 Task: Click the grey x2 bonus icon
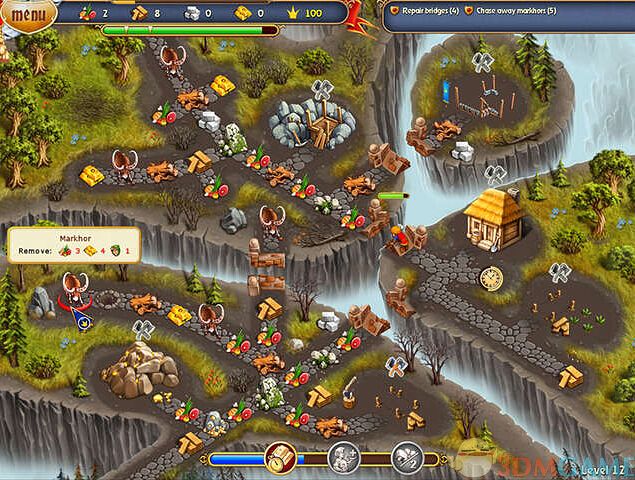tap(406, 459)
